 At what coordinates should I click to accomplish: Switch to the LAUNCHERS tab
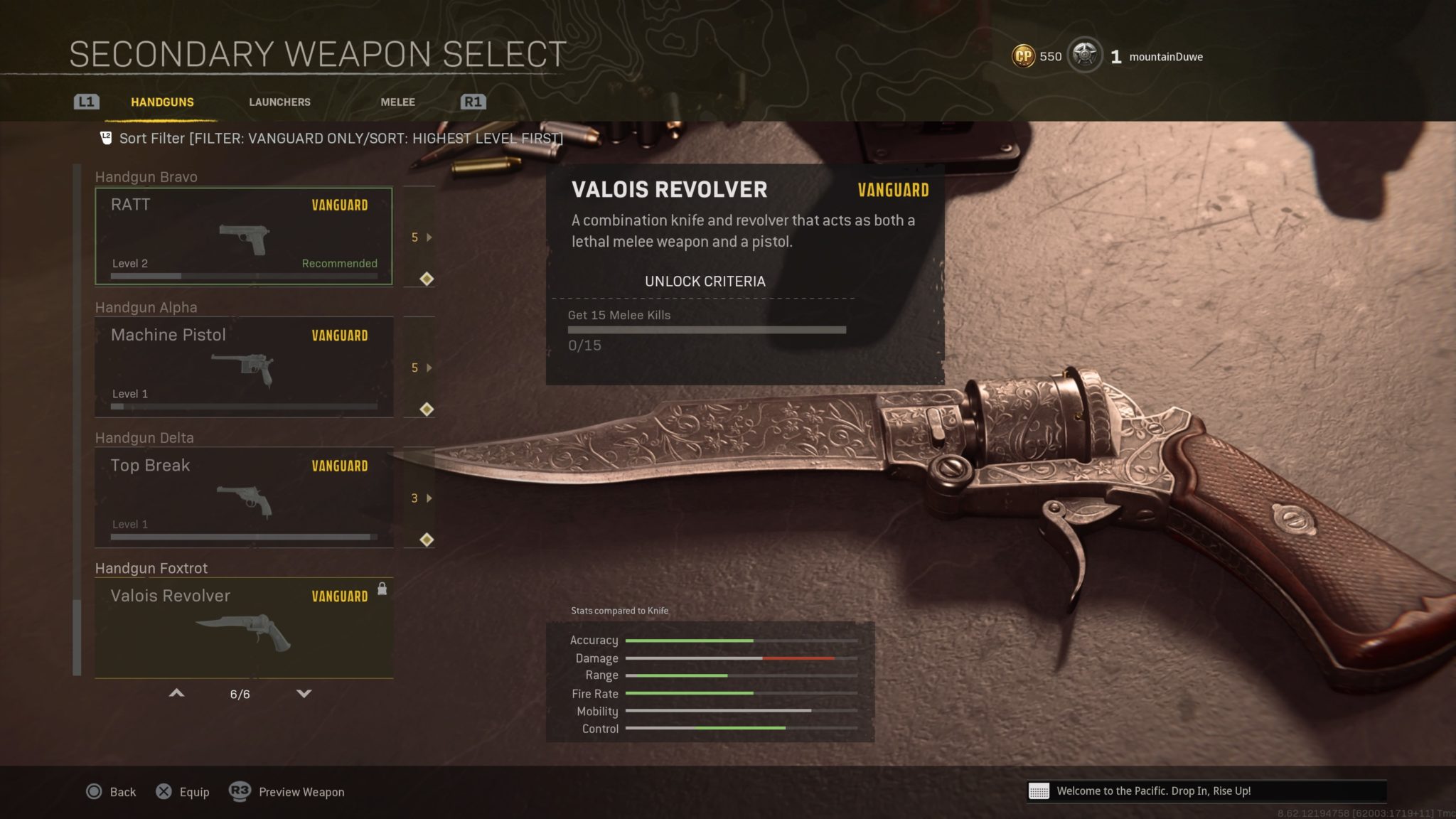point(279,102)
